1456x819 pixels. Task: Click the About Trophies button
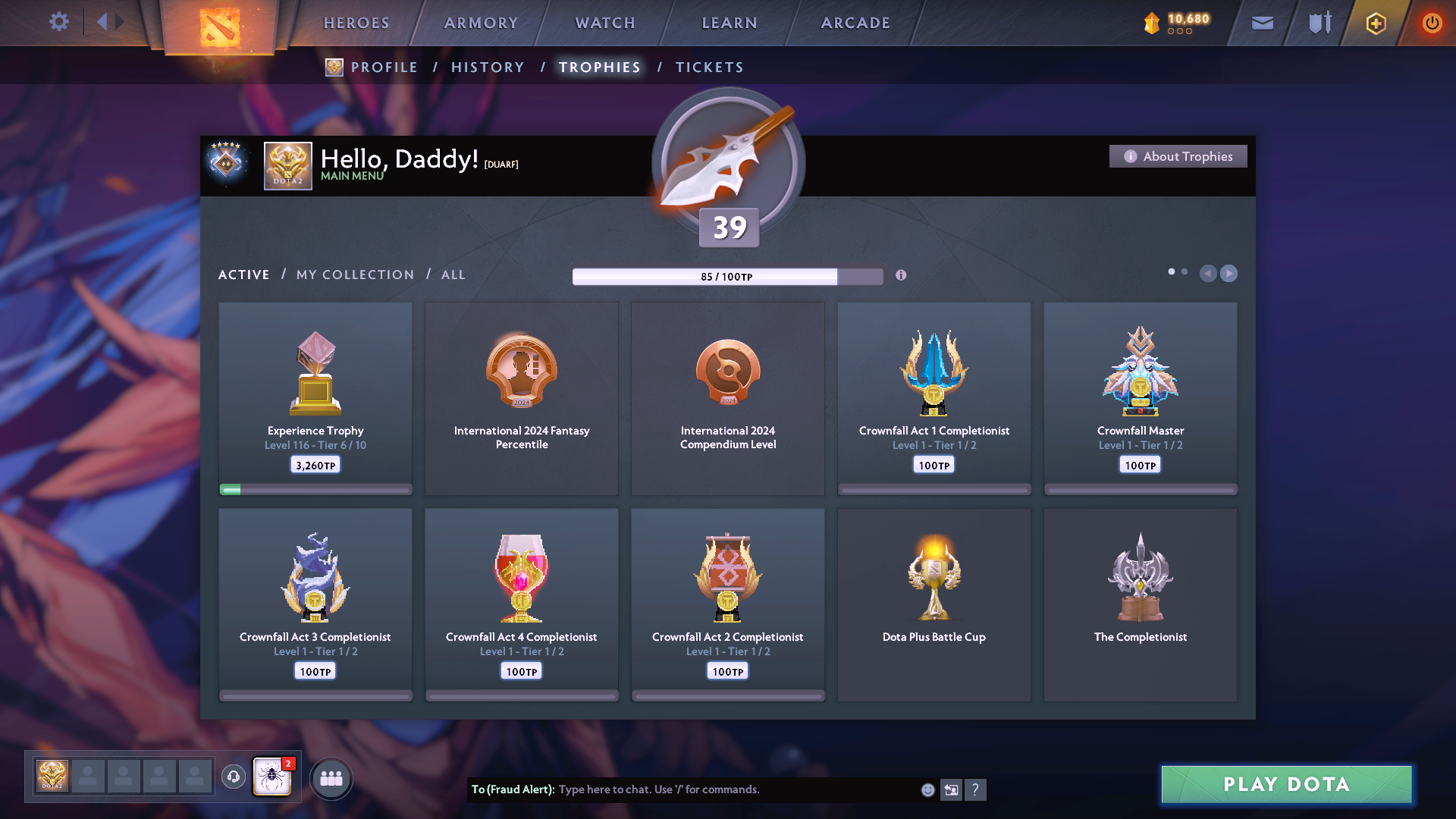tap(1178, 156)
